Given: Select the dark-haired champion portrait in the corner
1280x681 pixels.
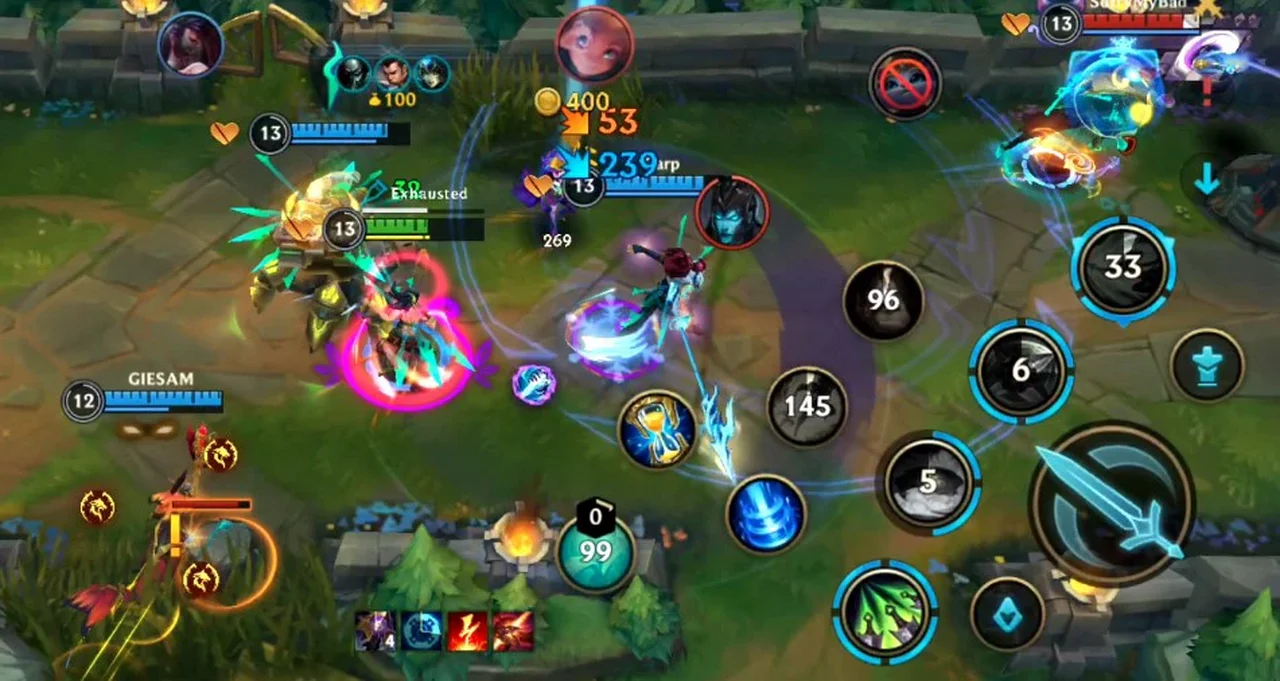Looking at the screenshot, I should [190, 45].
